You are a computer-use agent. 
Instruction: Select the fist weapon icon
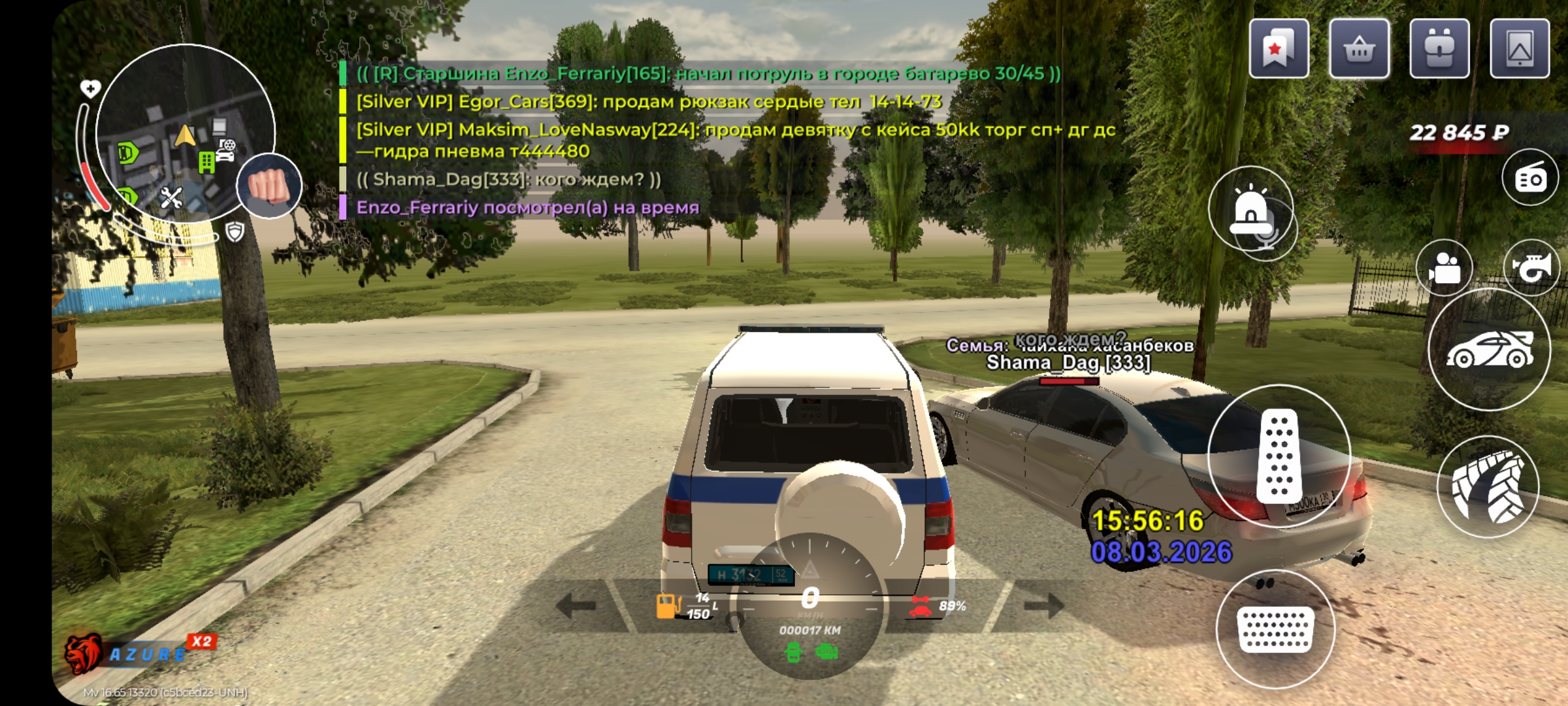pos(269,186)
